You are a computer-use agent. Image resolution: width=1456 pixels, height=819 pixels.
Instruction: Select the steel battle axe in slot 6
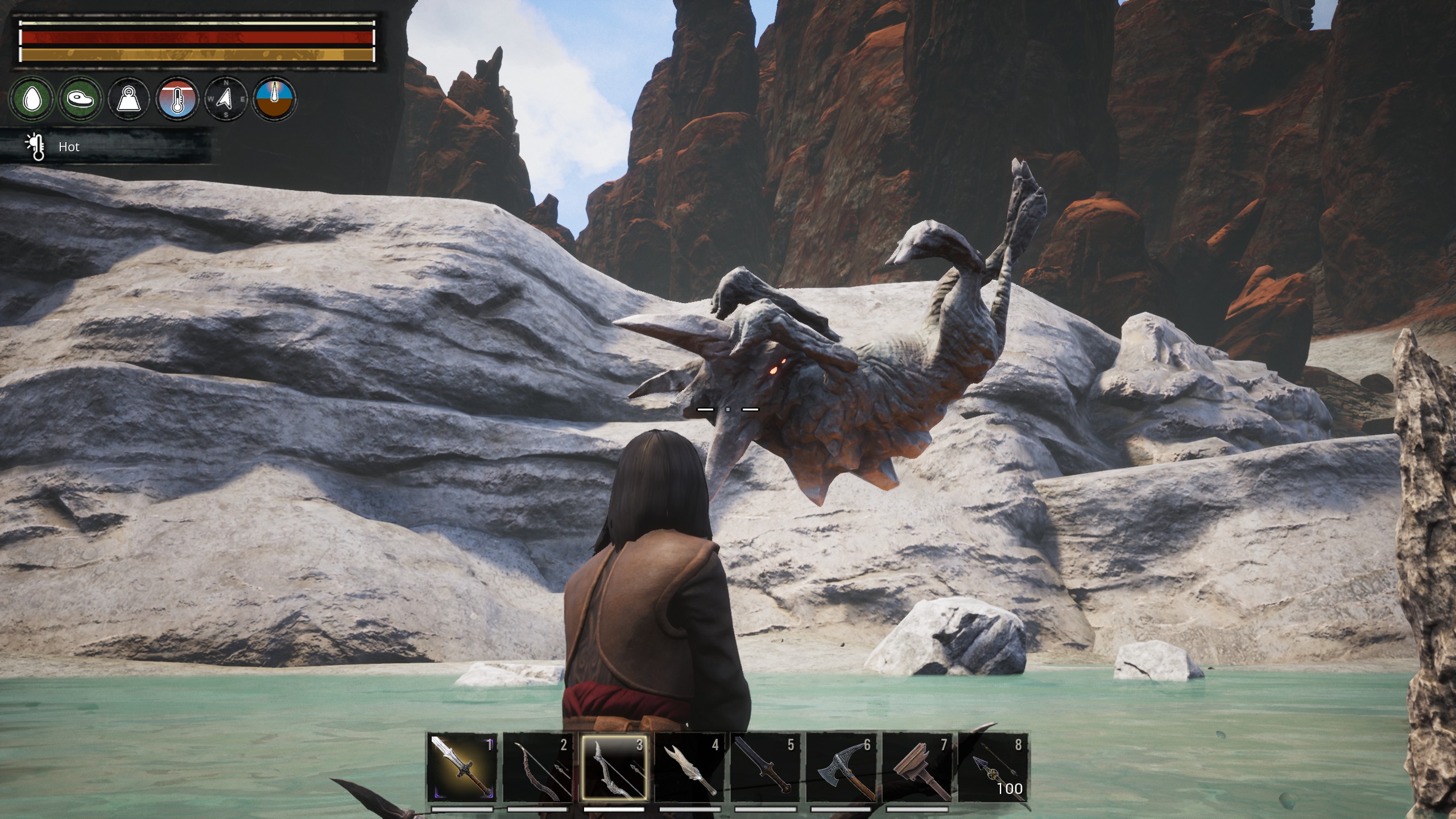pyautogui.click(x=841, y=766)
